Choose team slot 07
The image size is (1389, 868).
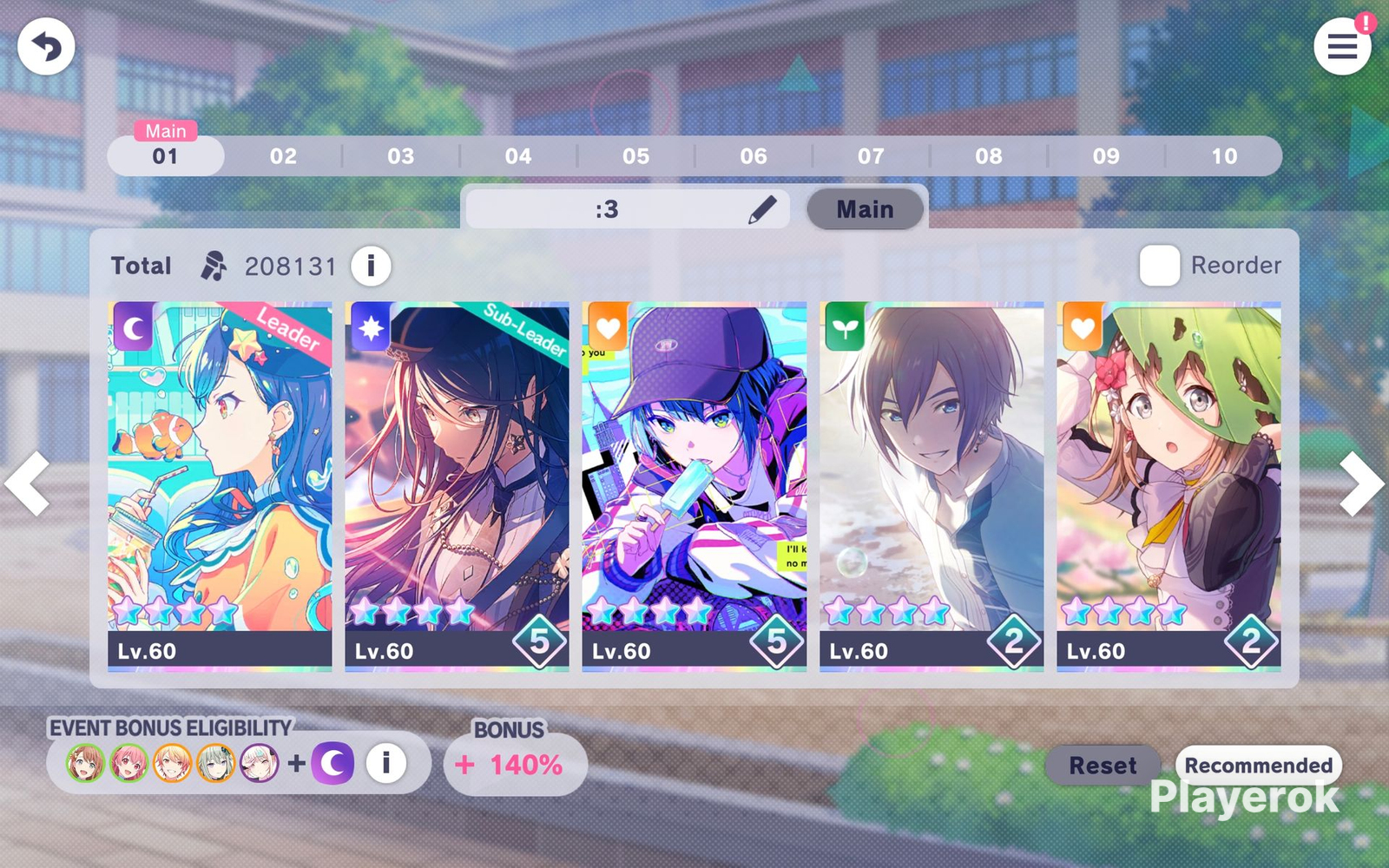coord(871,156)
